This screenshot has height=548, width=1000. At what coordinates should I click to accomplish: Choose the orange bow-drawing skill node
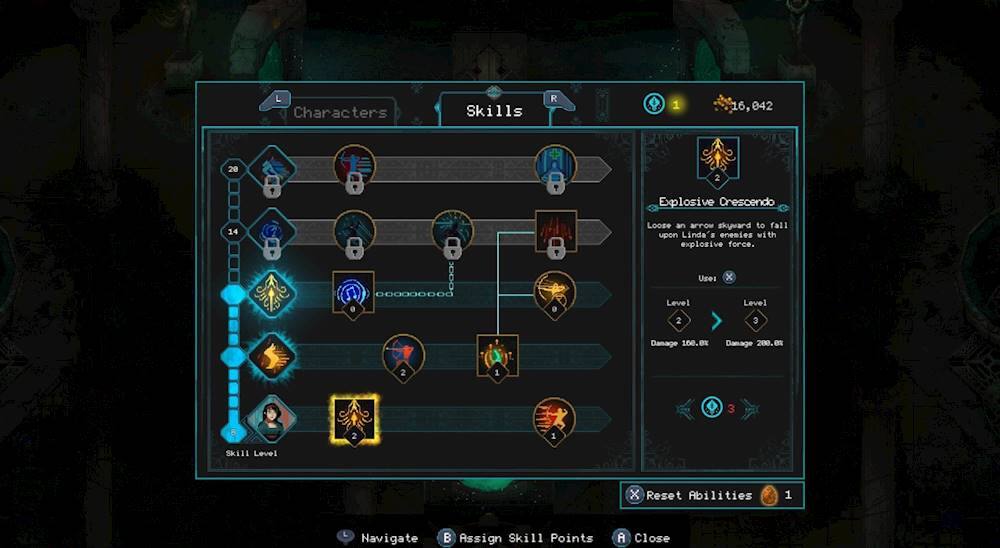[554, 291]
